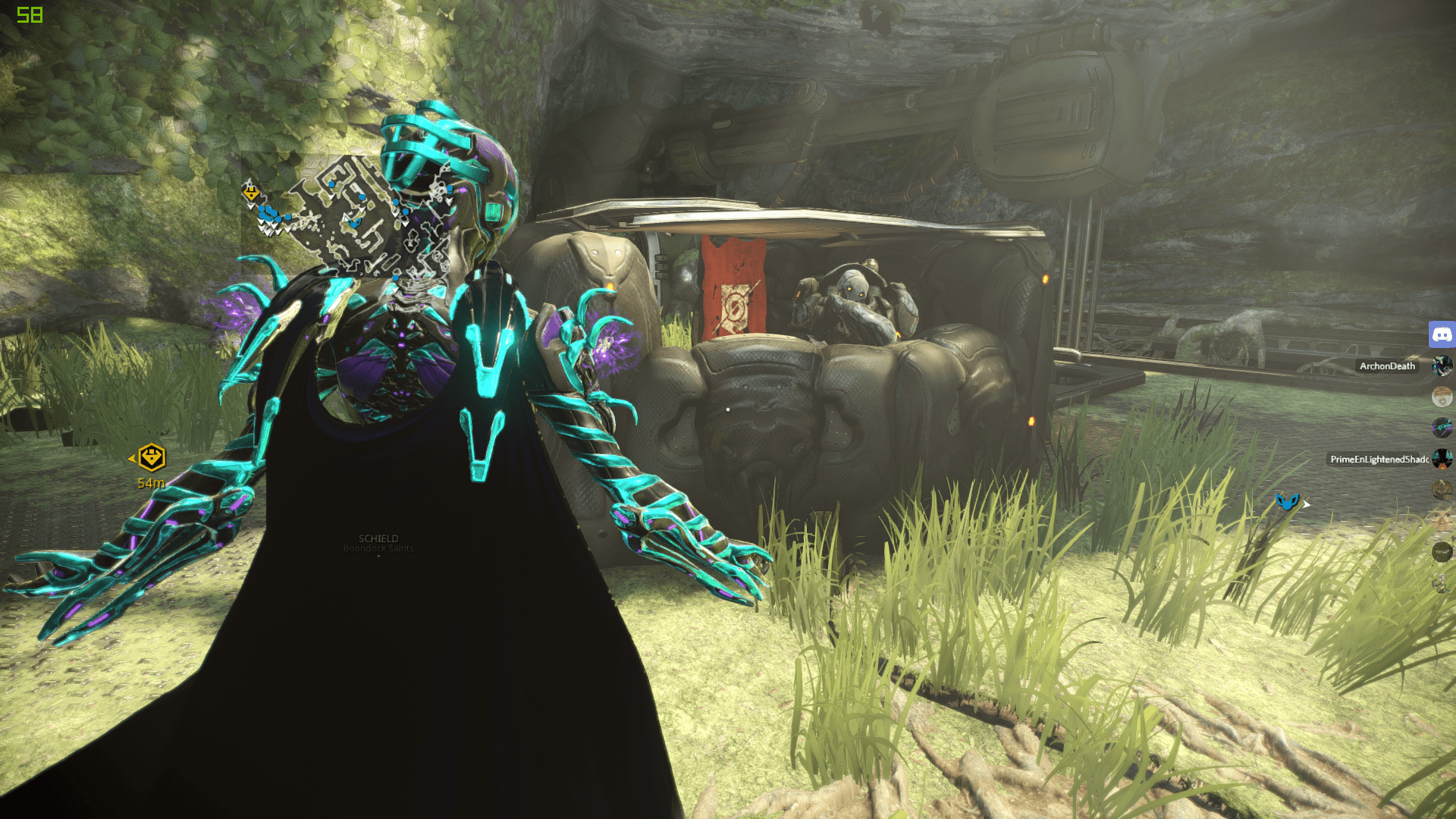Click the ArchonDeath name label
The height and width of the screenshot is (819, 1456).
pos(1387,366)
